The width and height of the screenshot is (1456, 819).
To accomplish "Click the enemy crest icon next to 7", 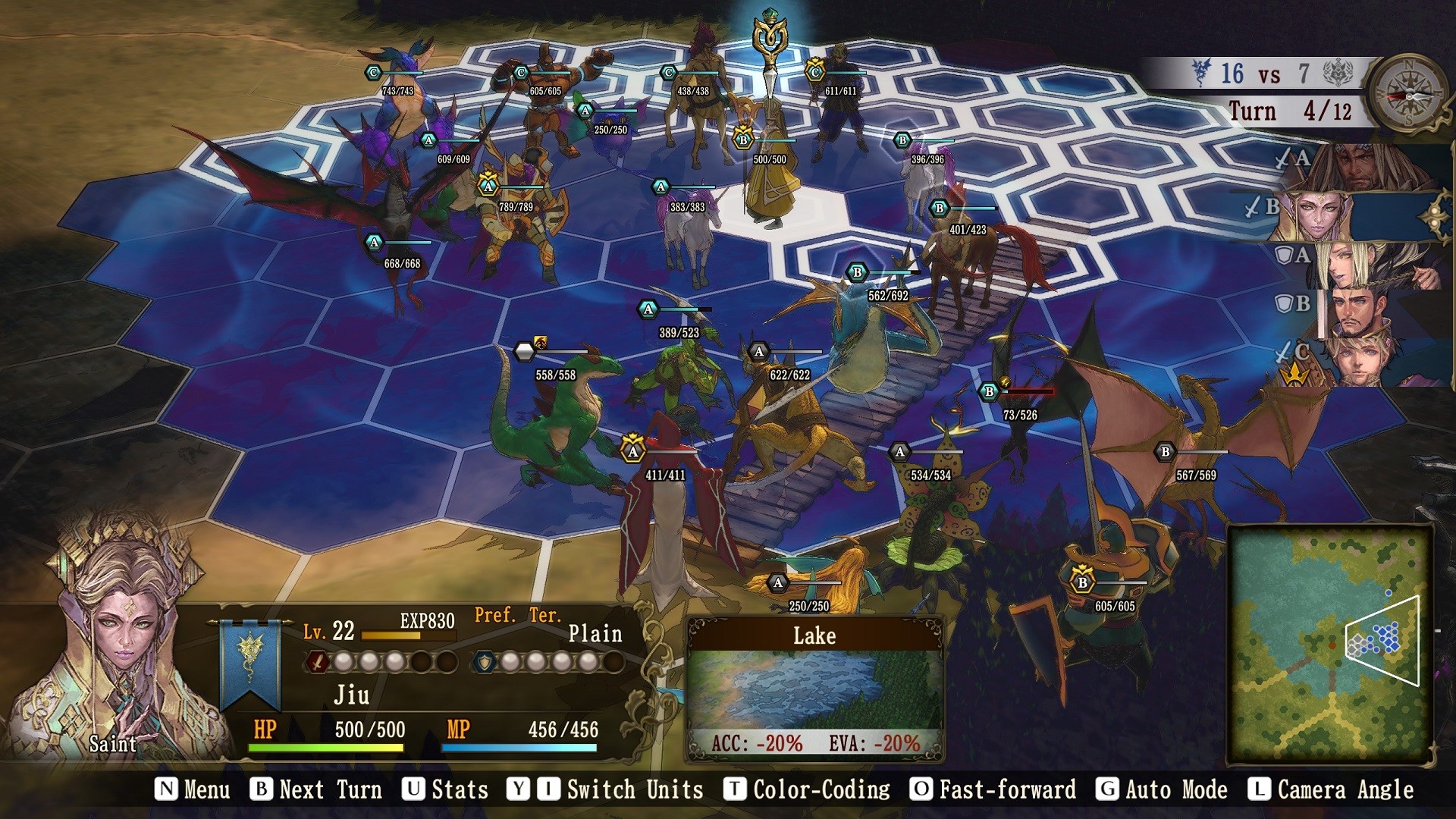I will pos(1338,71).
